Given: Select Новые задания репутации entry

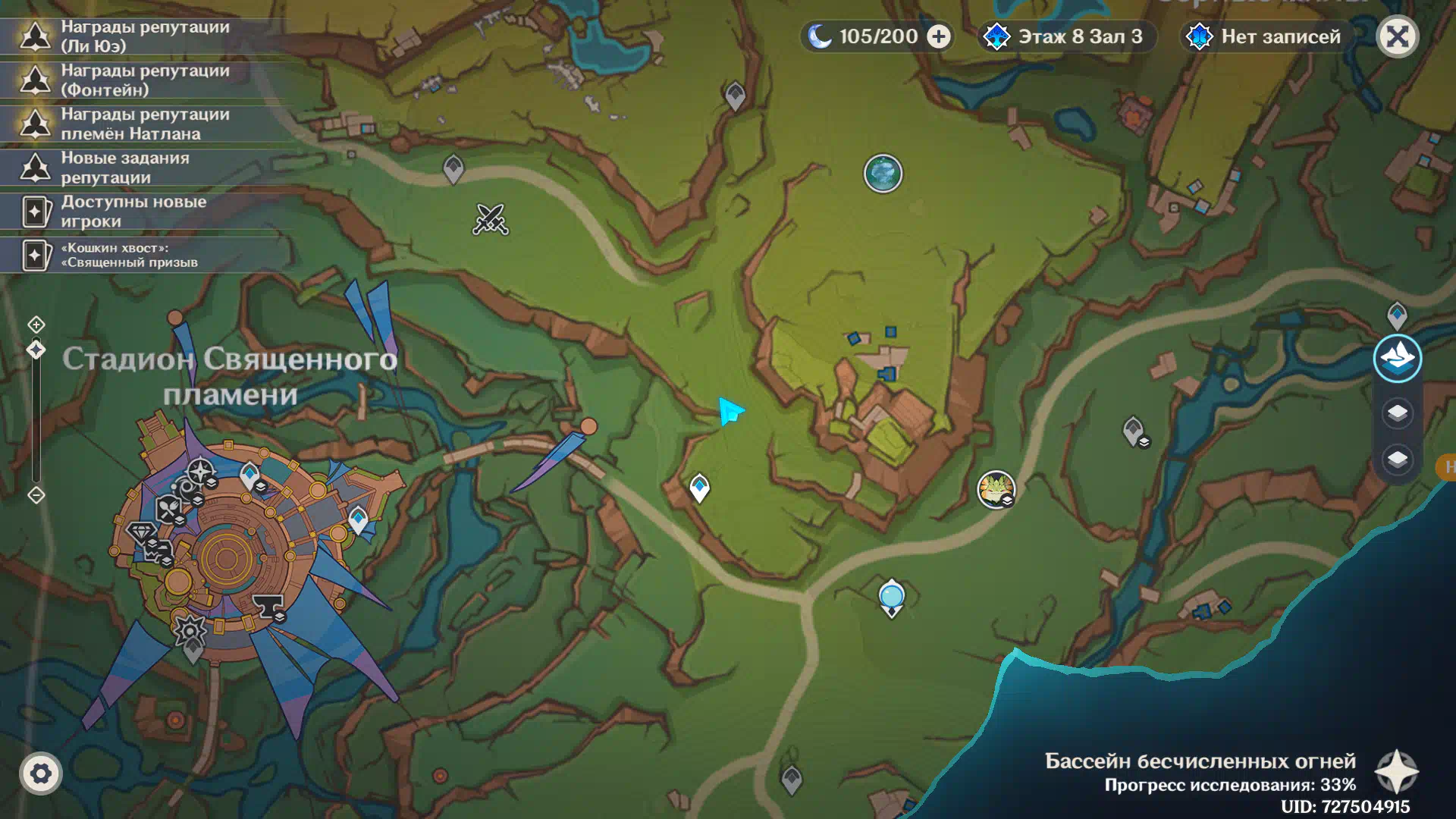Looking at the screenshot, I should click(x=144, y=168).
